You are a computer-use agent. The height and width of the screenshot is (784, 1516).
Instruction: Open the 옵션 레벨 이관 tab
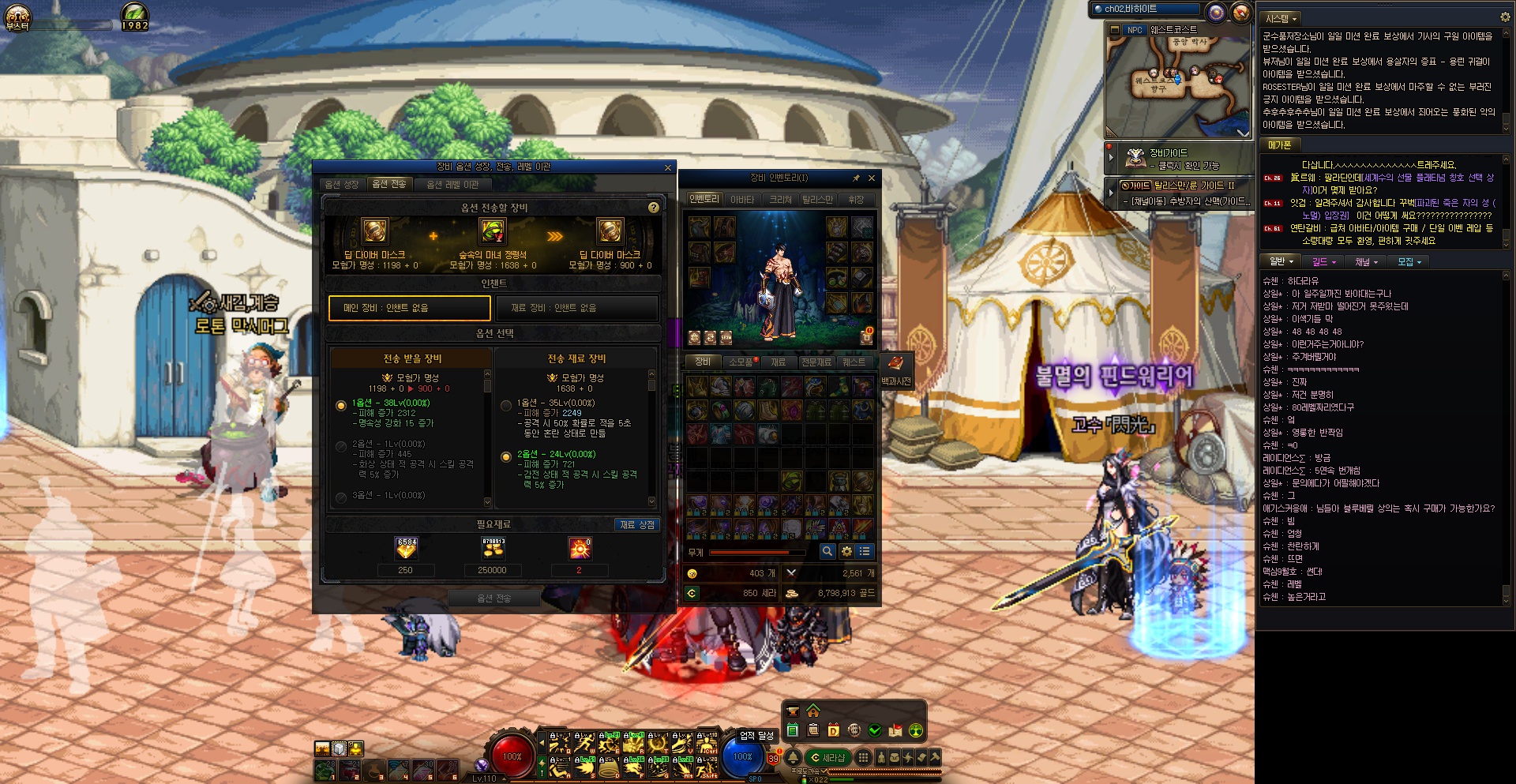pyautogui.click(x=452, y=185)
